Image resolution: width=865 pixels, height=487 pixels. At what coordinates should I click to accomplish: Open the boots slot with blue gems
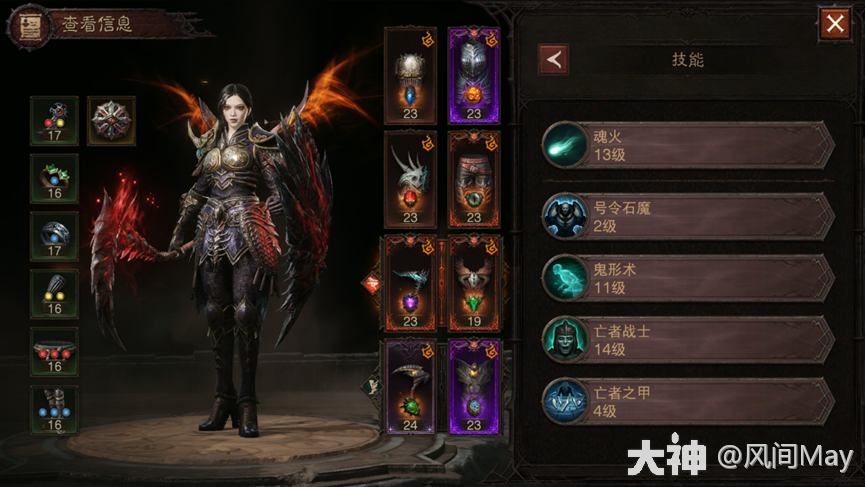coord(54,409)
